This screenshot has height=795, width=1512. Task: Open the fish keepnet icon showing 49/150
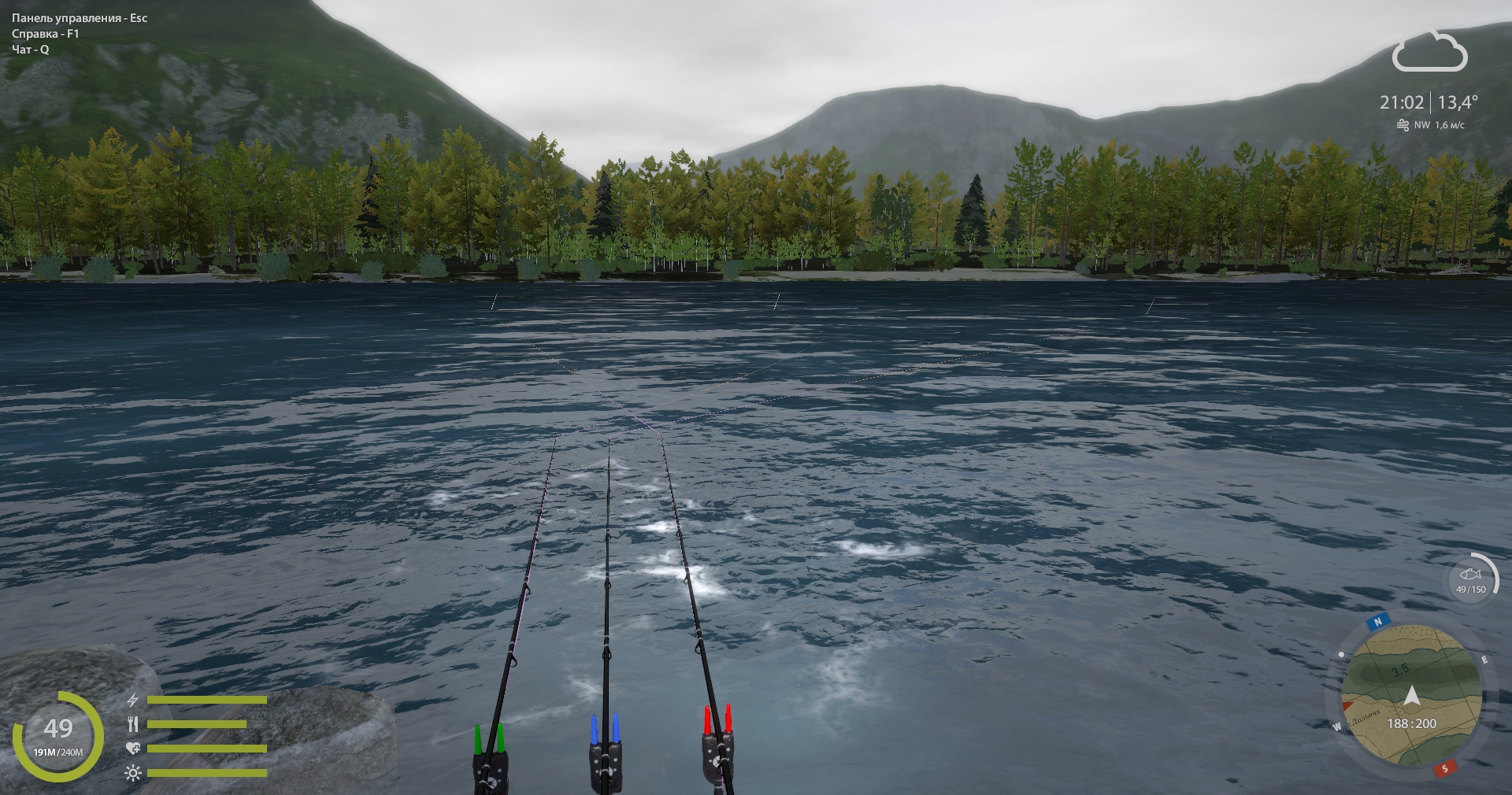point(1470,580)
